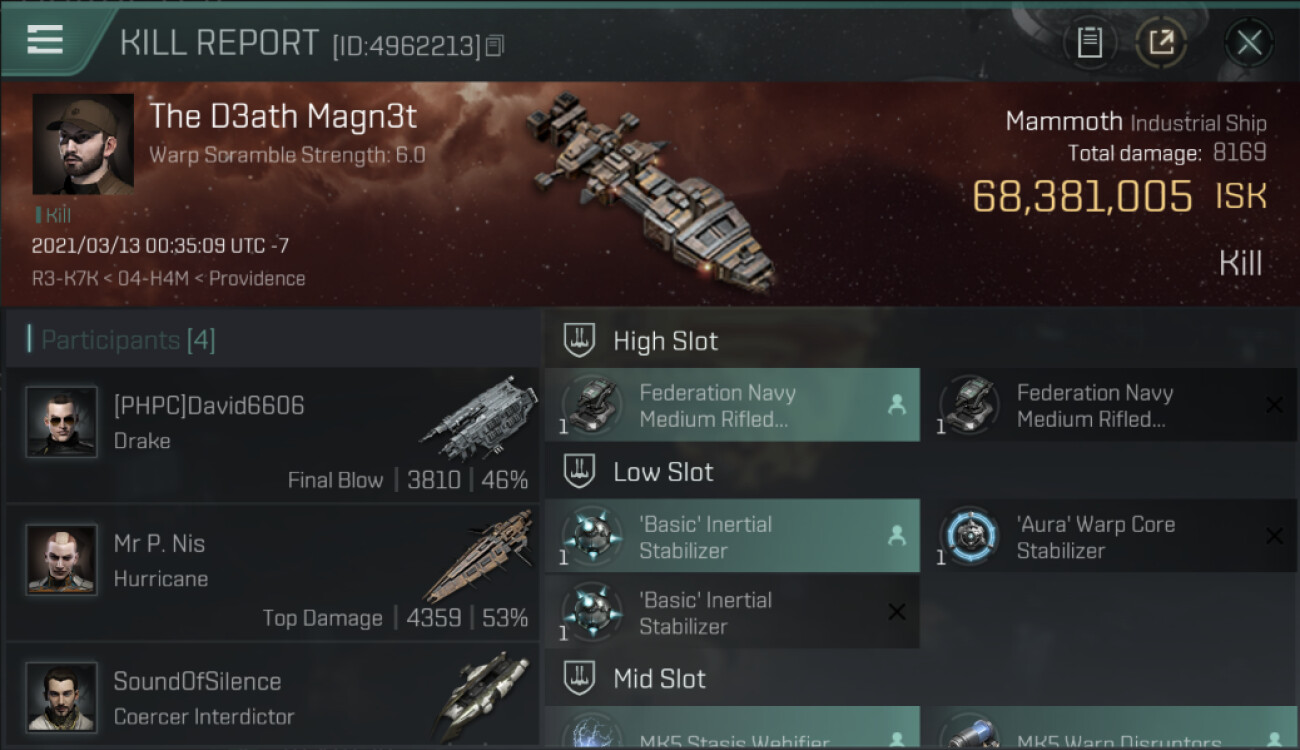This screenshot has width=1300, height=750.
Task: Open the hamburger menu button
Action: (x=45, y=40)
